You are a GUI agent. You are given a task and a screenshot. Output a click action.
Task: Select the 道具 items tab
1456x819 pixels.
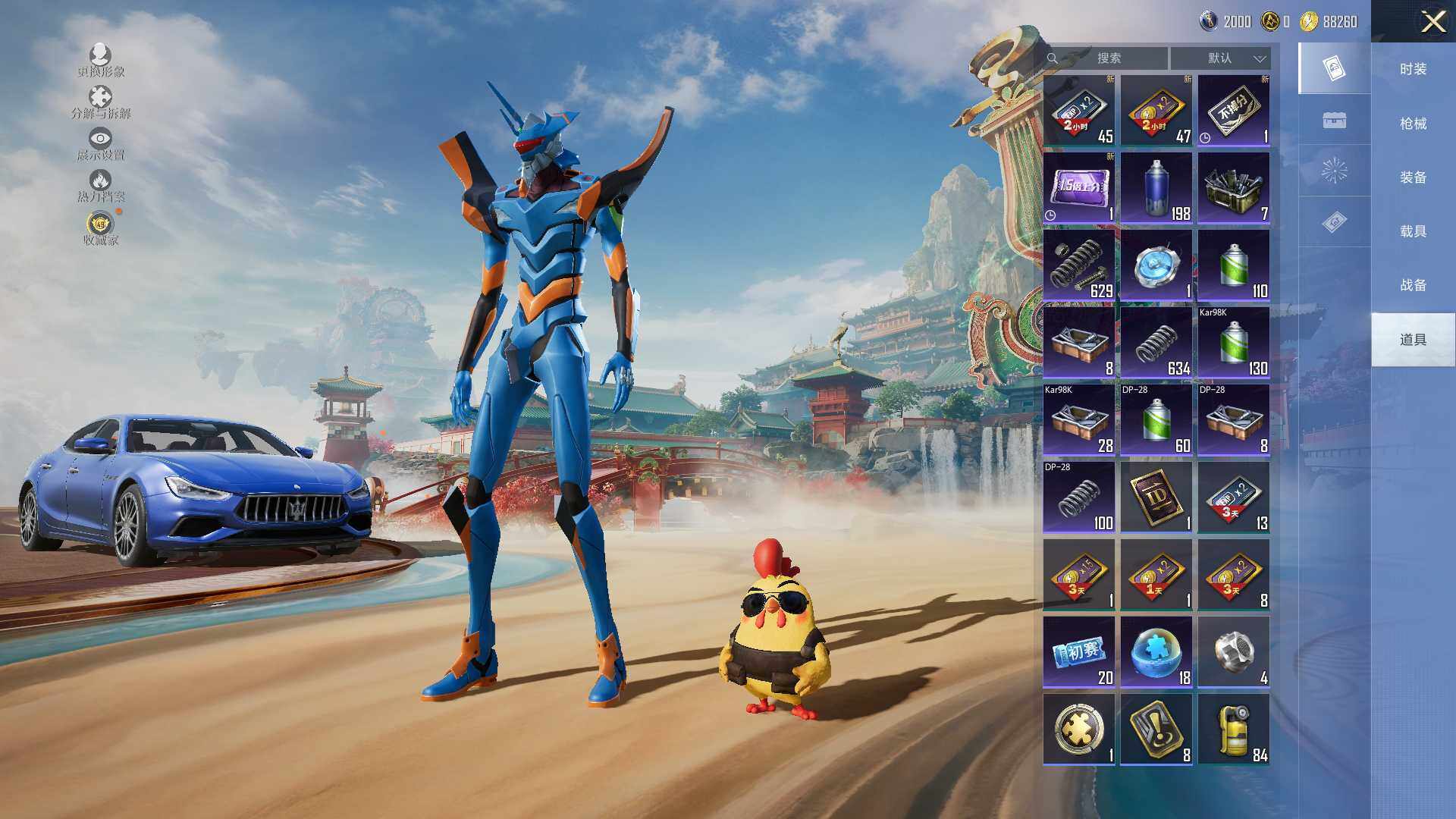click(x=1413, y=340)
